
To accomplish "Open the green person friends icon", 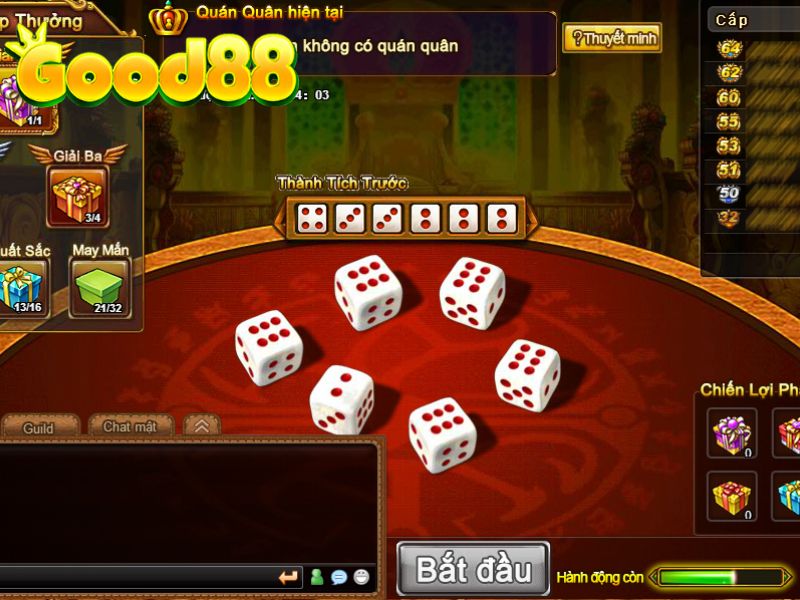I will (x=317, y=577).
